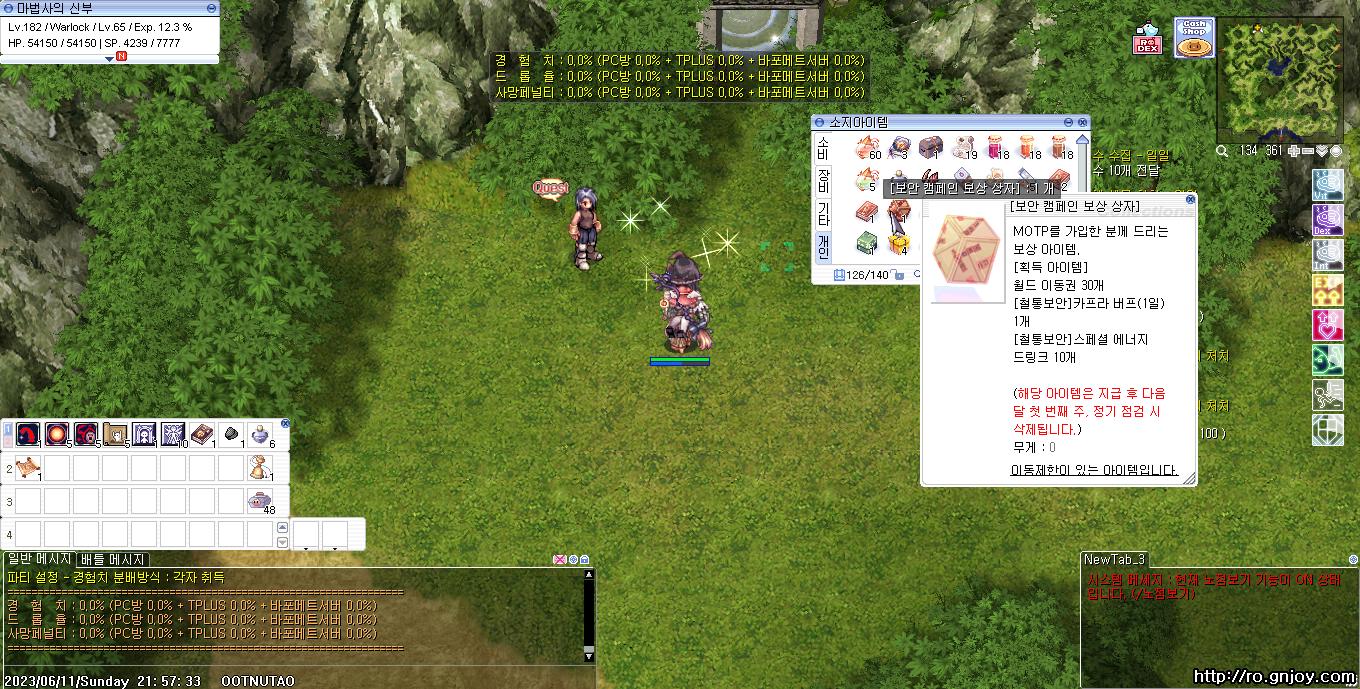Expand the character info panel down arrow
The image size is (1360, 689).
109,58
